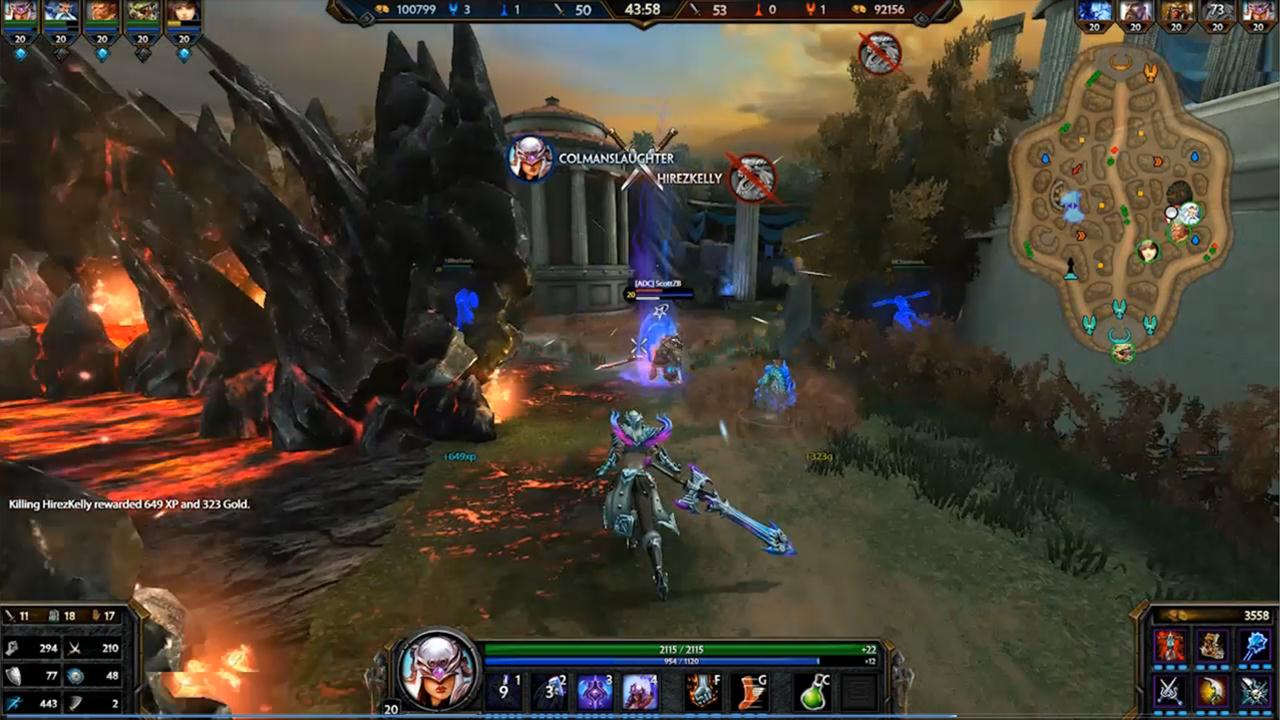Select the blue spiked mace item

click(1256, 646)
